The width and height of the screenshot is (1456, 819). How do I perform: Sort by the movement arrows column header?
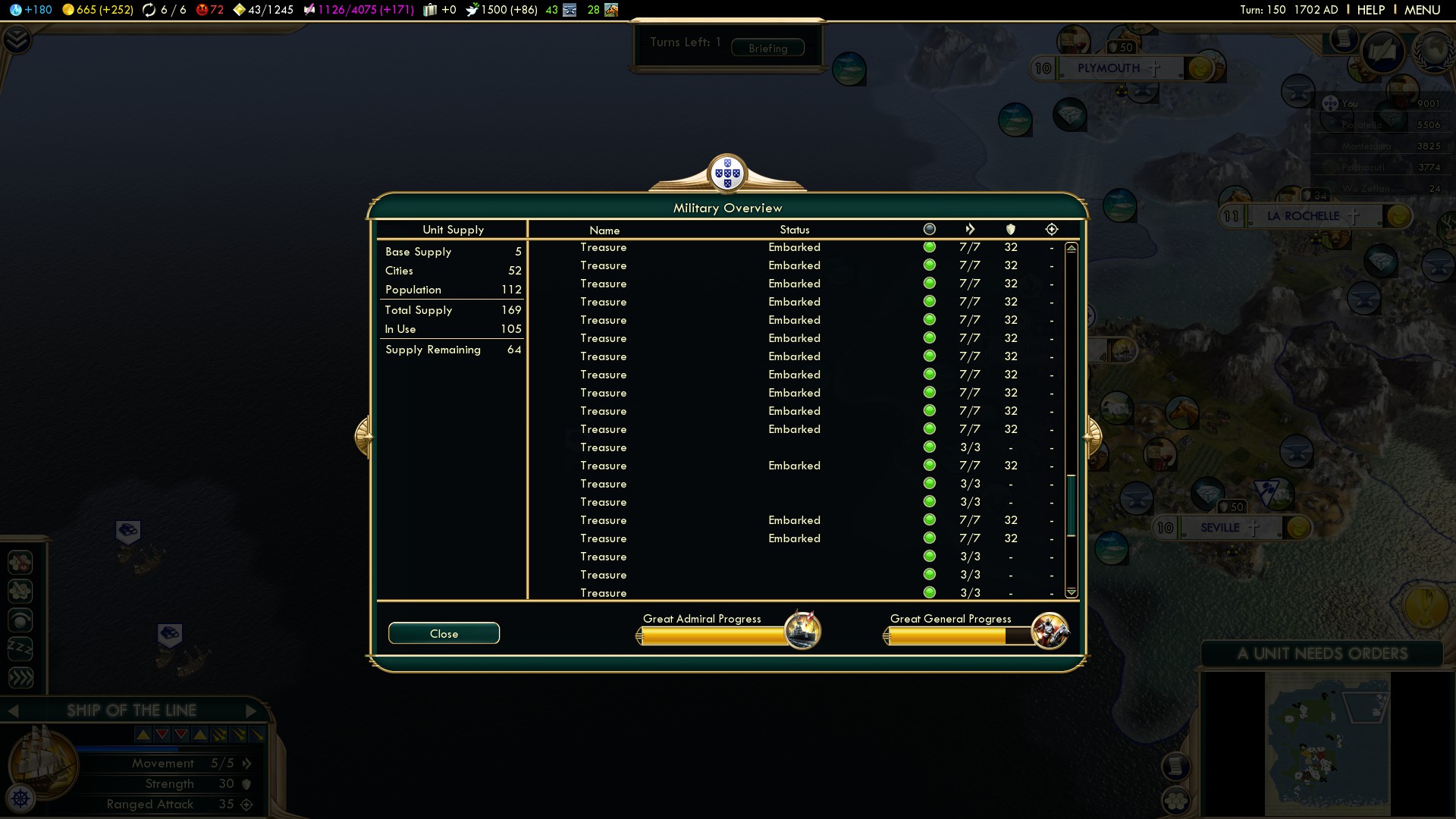pos(970,229)
